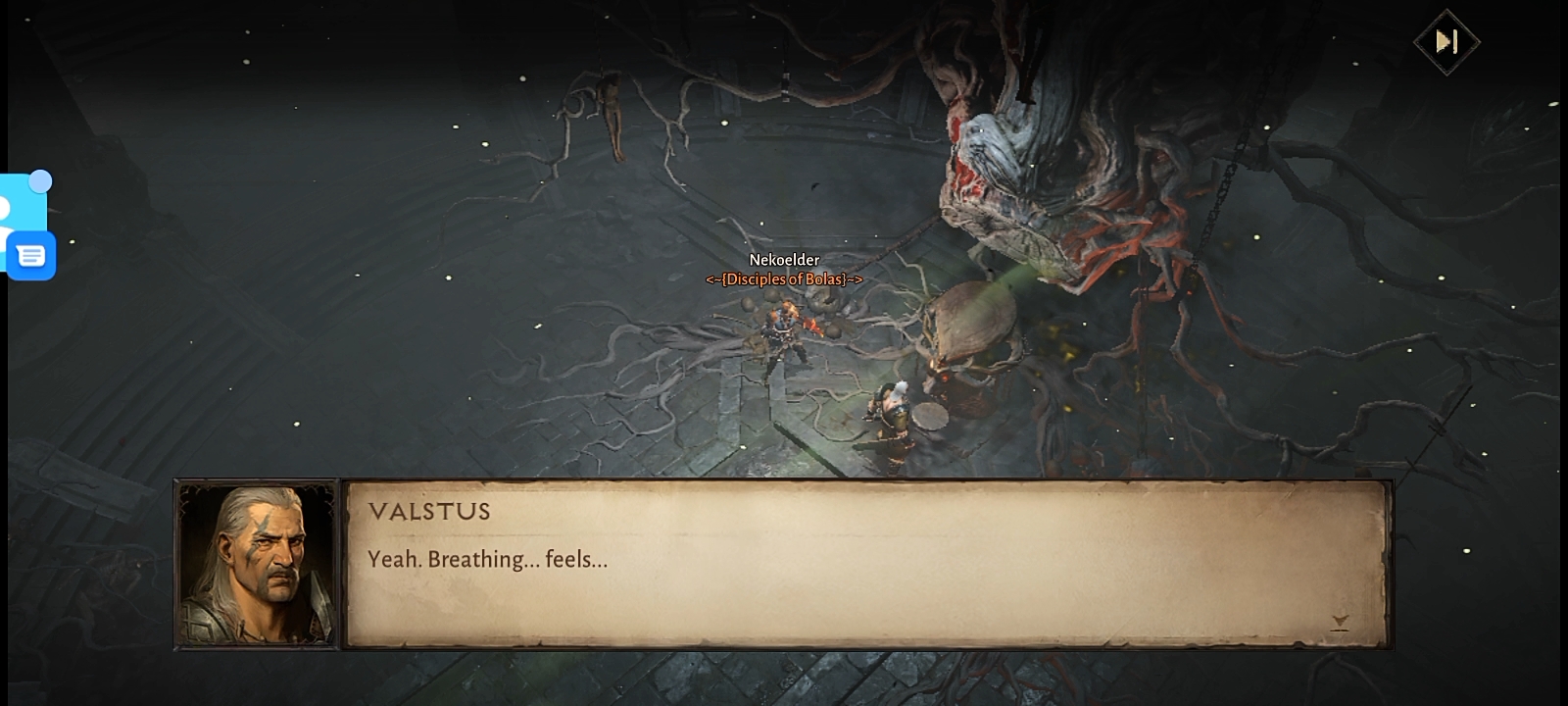This screenshot has height=706, width=1568.
Task: Open the blue chat message overlay icon
Action: [31, 256]
